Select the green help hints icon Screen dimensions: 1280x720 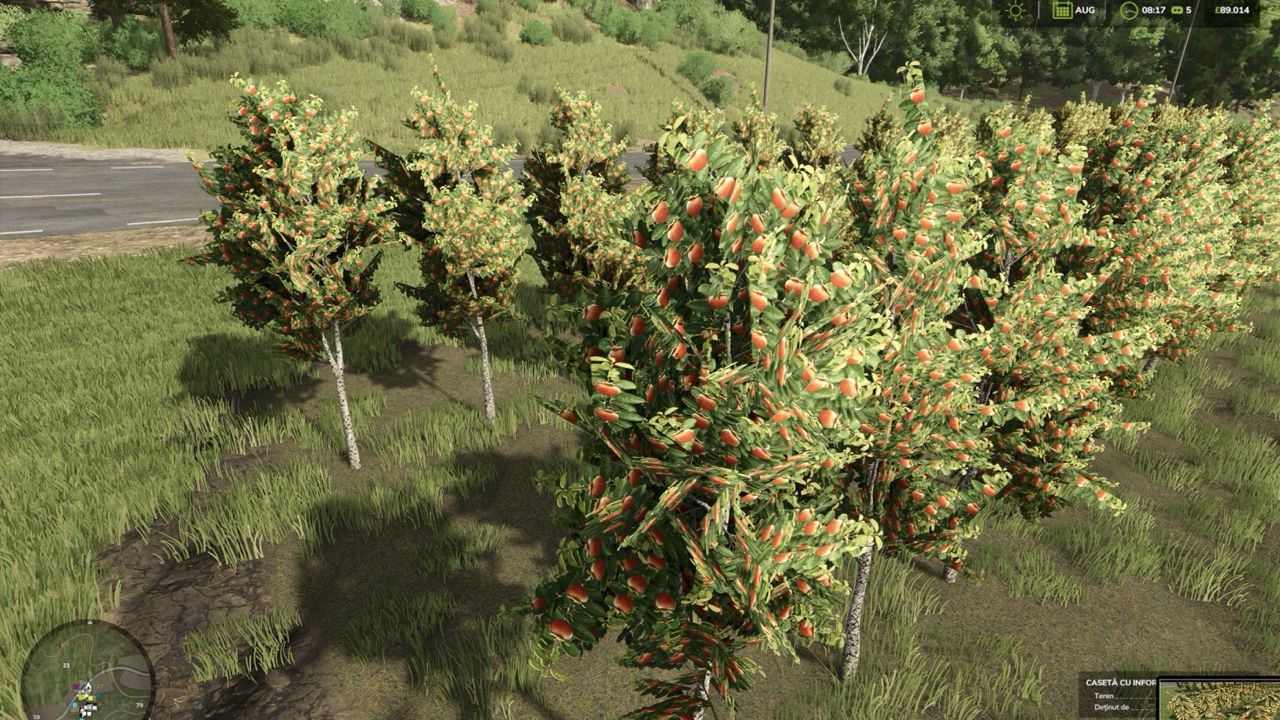[x=1178, y=10]
